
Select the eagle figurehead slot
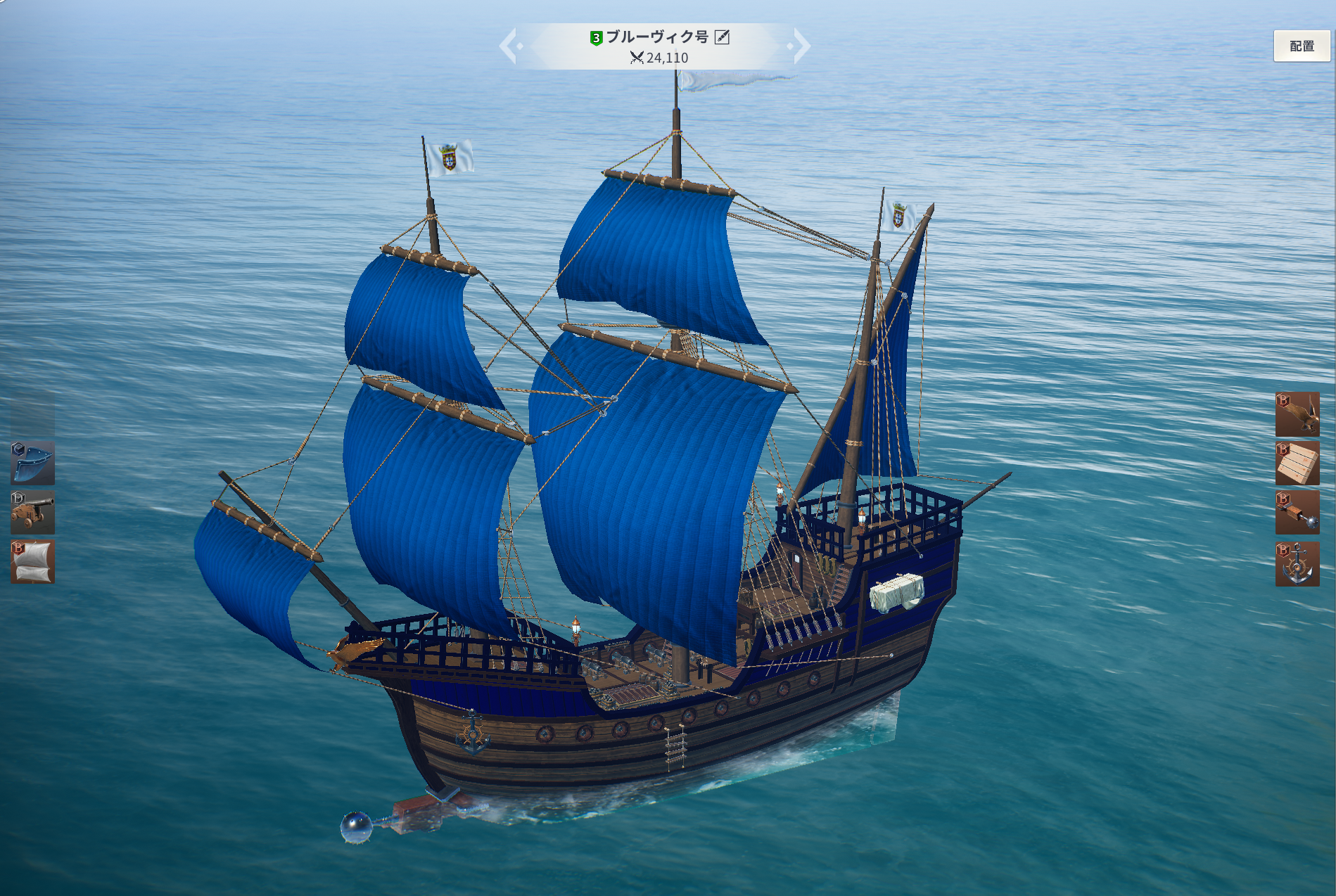(1297, 414)
